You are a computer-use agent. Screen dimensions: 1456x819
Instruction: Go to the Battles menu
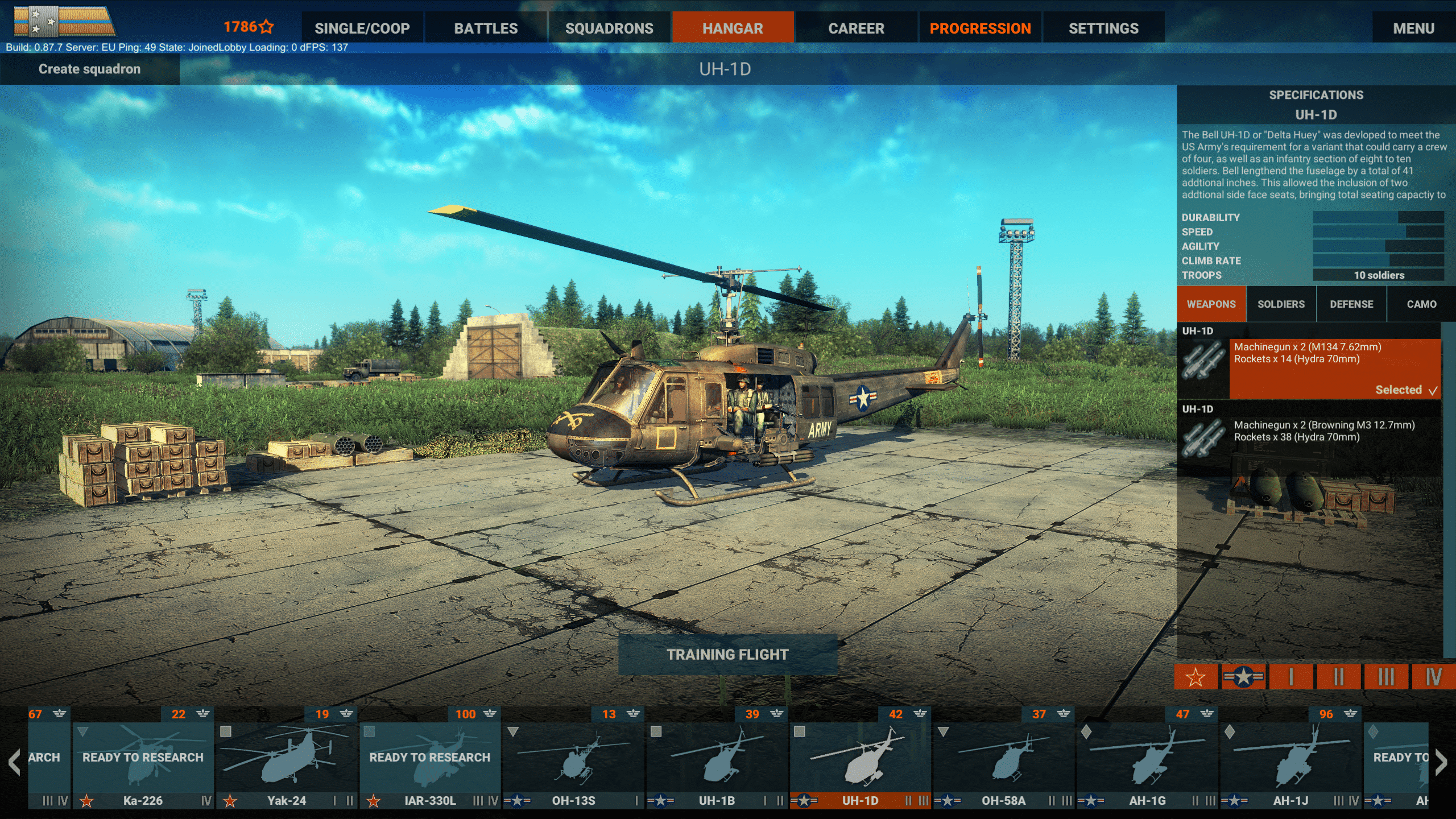click(486, 28)
